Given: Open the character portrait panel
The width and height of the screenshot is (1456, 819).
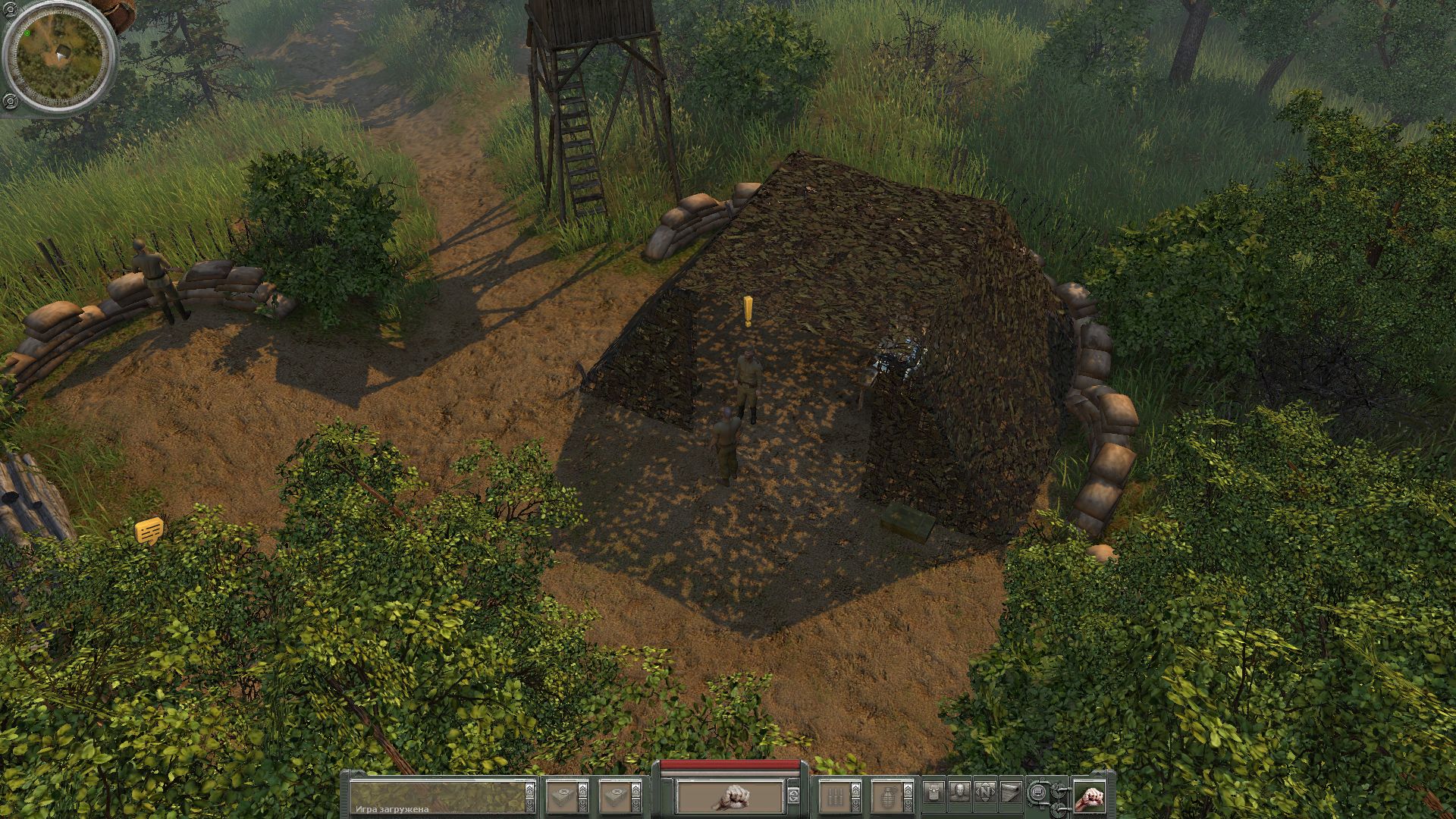Looking at the screenshot, I should coord(960,793).
